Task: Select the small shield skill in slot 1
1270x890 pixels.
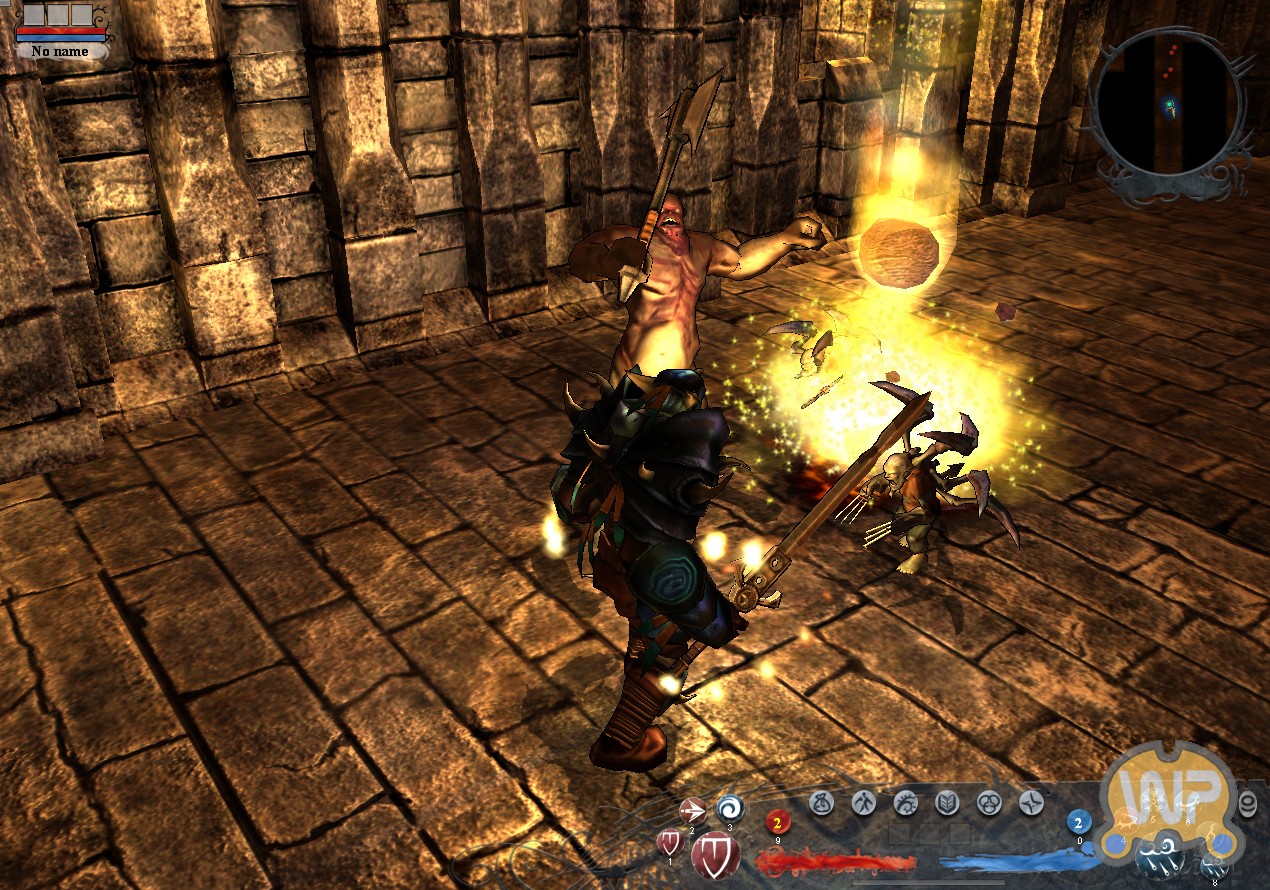Action: tap(669, 842)
